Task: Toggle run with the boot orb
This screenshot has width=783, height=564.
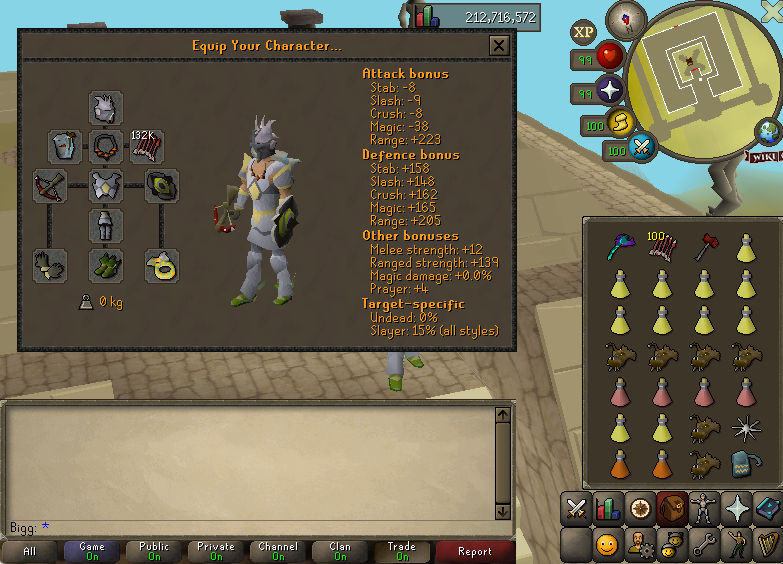Action: 621,123
